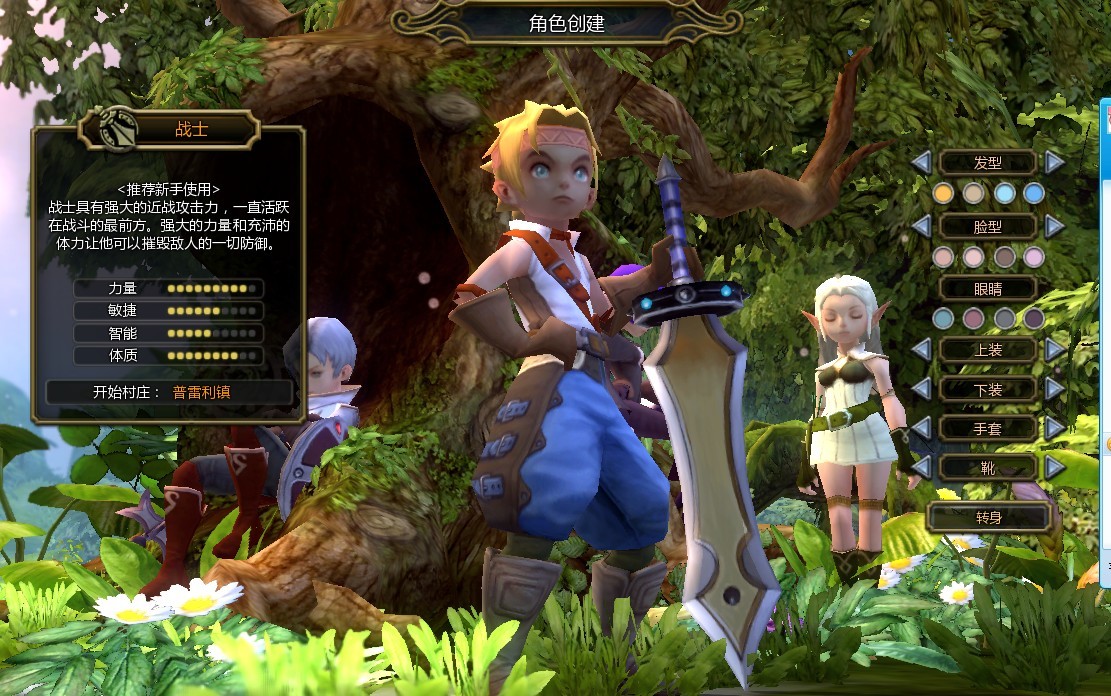Switch to the next hairstyle (发型)
The height and width of the screenshot is (696, 1111).
tap(1054, 162)
